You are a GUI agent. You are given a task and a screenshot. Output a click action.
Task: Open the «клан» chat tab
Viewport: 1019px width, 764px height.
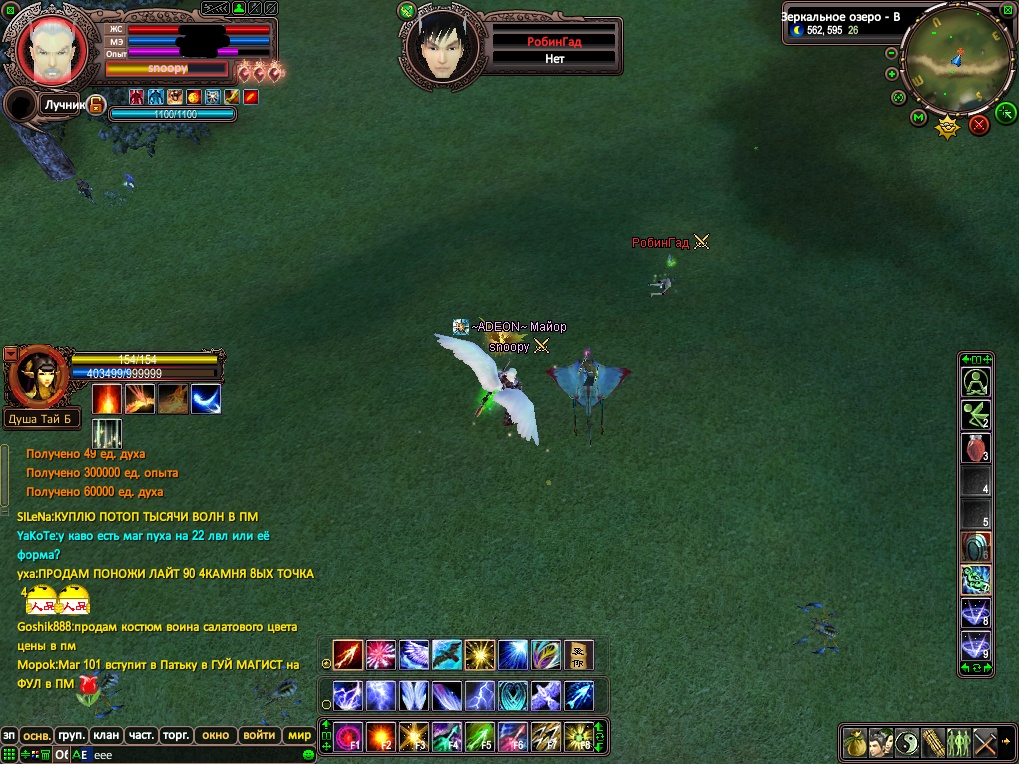106,735
